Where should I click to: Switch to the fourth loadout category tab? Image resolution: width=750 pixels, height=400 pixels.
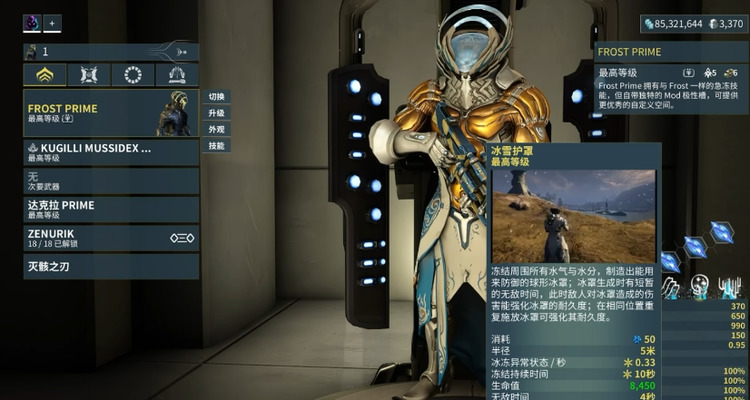coord(177,75)
